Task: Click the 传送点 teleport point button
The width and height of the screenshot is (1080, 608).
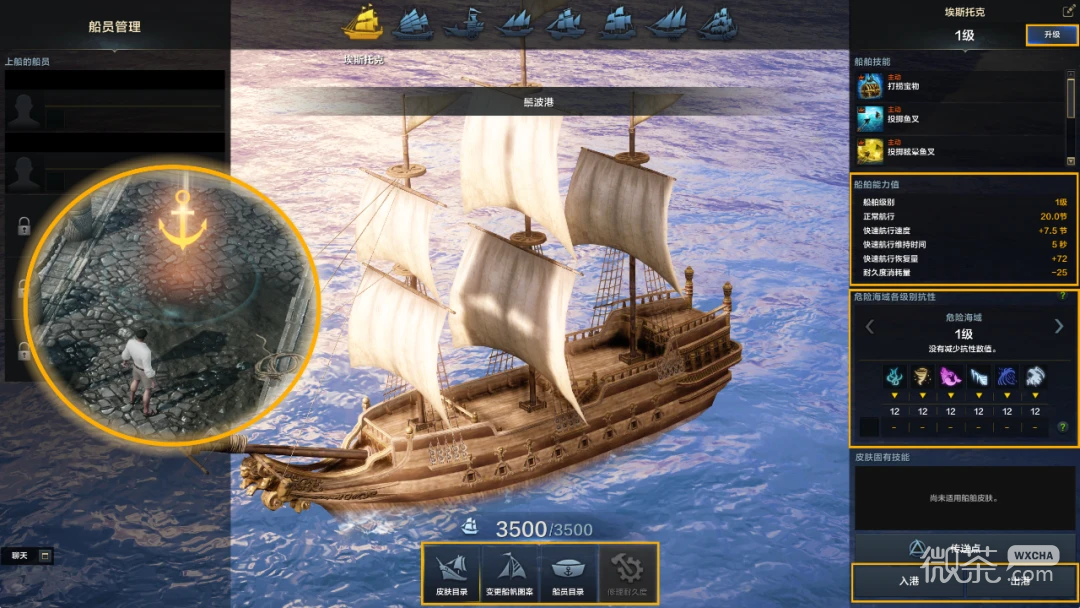Action: [x=960, y=548]
